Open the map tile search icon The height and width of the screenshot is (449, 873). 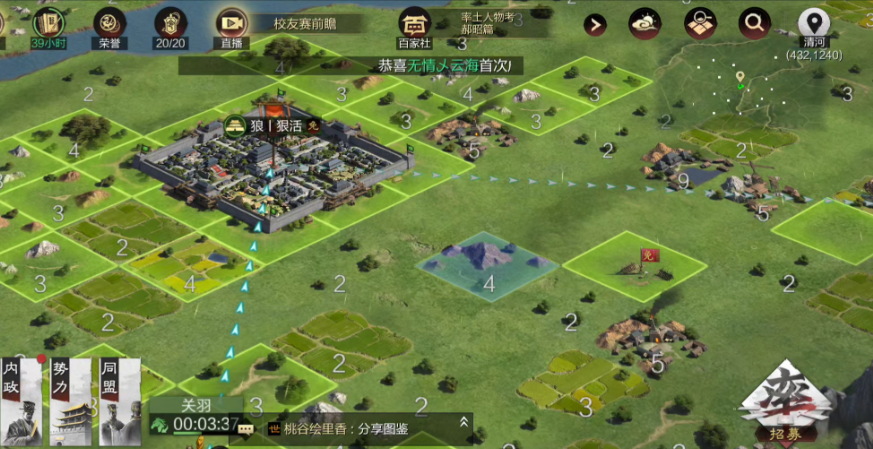pos(700,24)
